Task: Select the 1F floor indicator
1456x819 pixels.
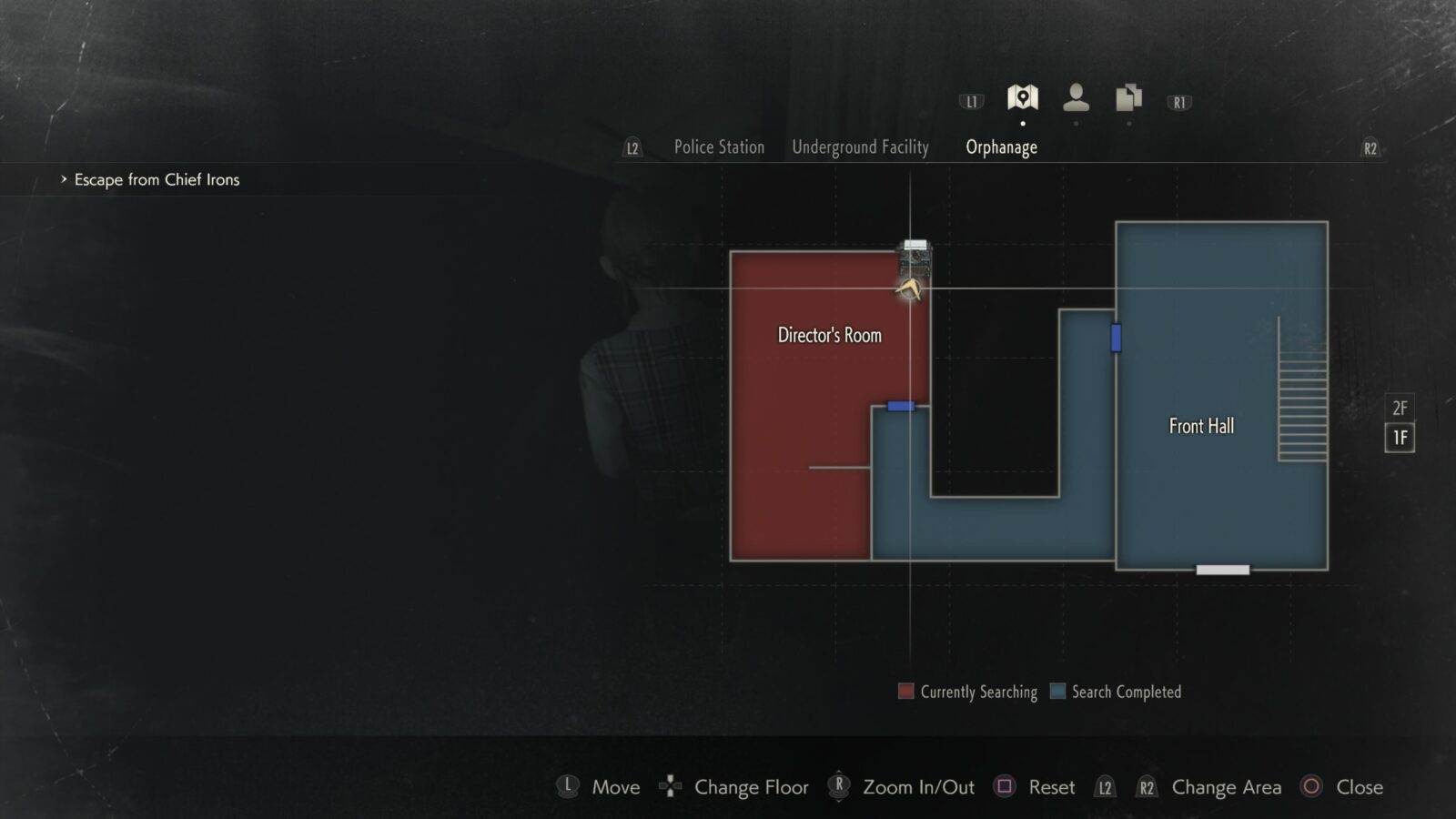Action: tap(1399, 439)
